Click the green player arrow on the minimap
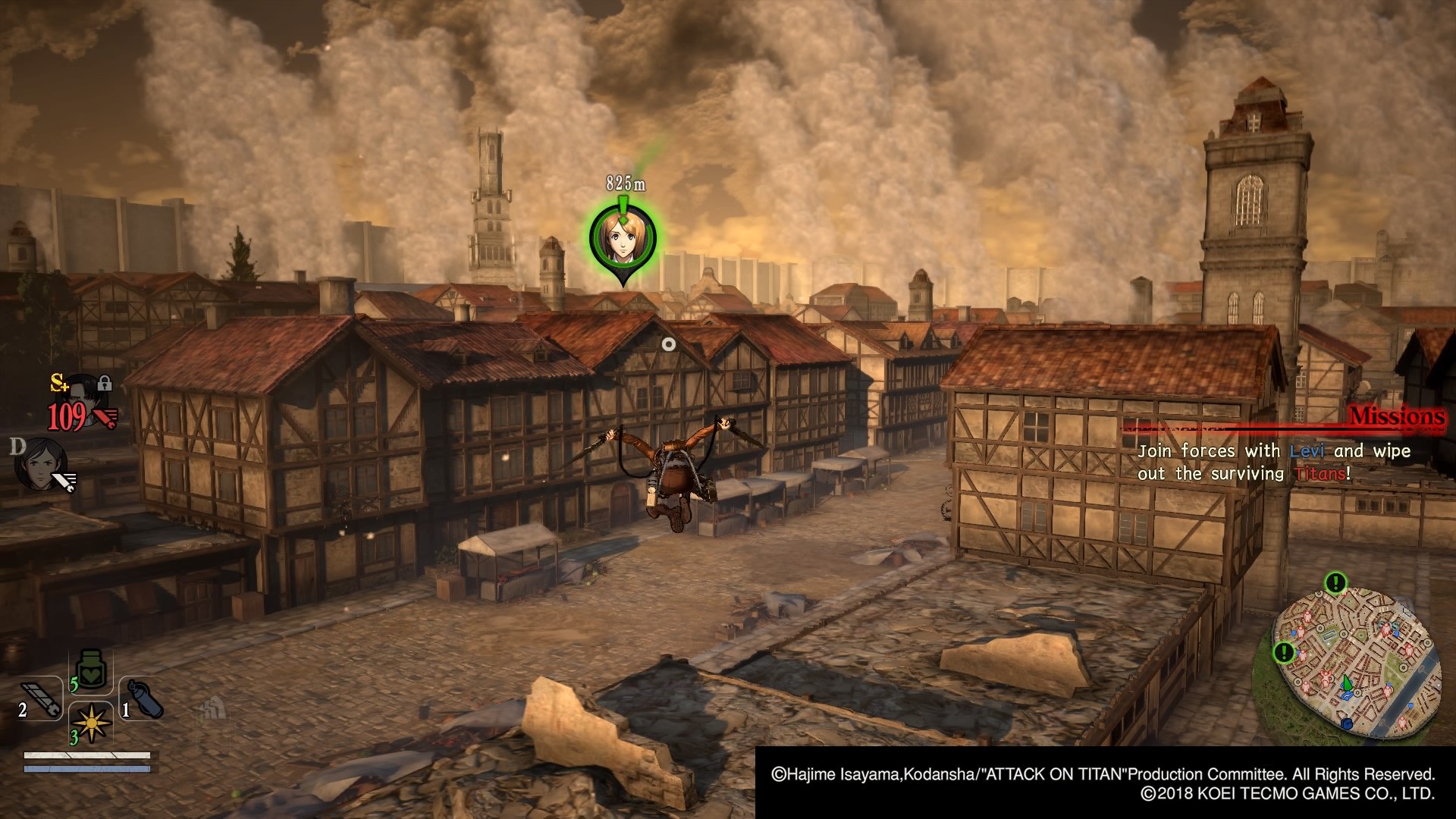The width and height of the screenshot is (1456, 819). click(1347, 683)
